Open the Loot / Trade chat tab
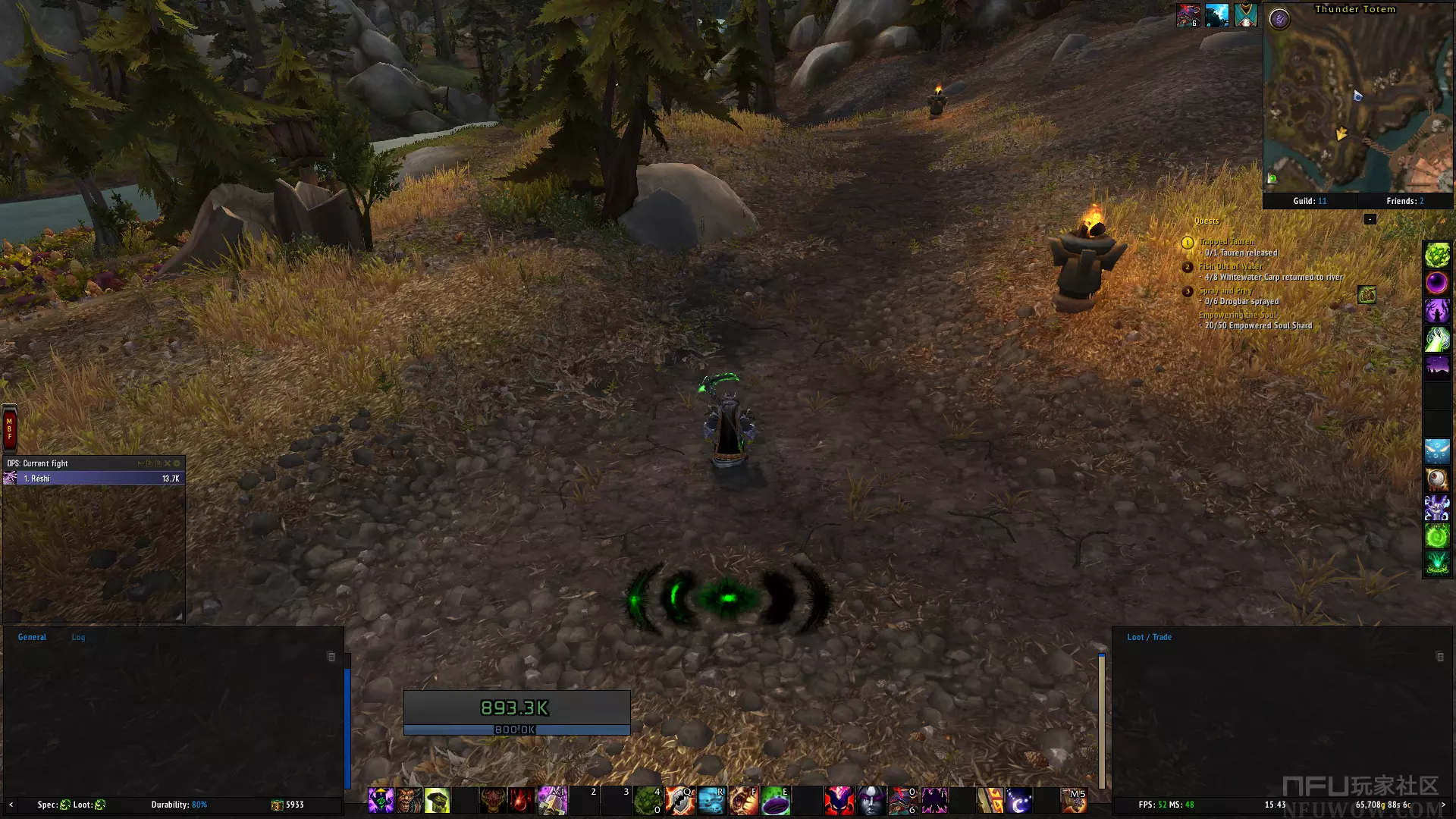 tap(1149, 637)
